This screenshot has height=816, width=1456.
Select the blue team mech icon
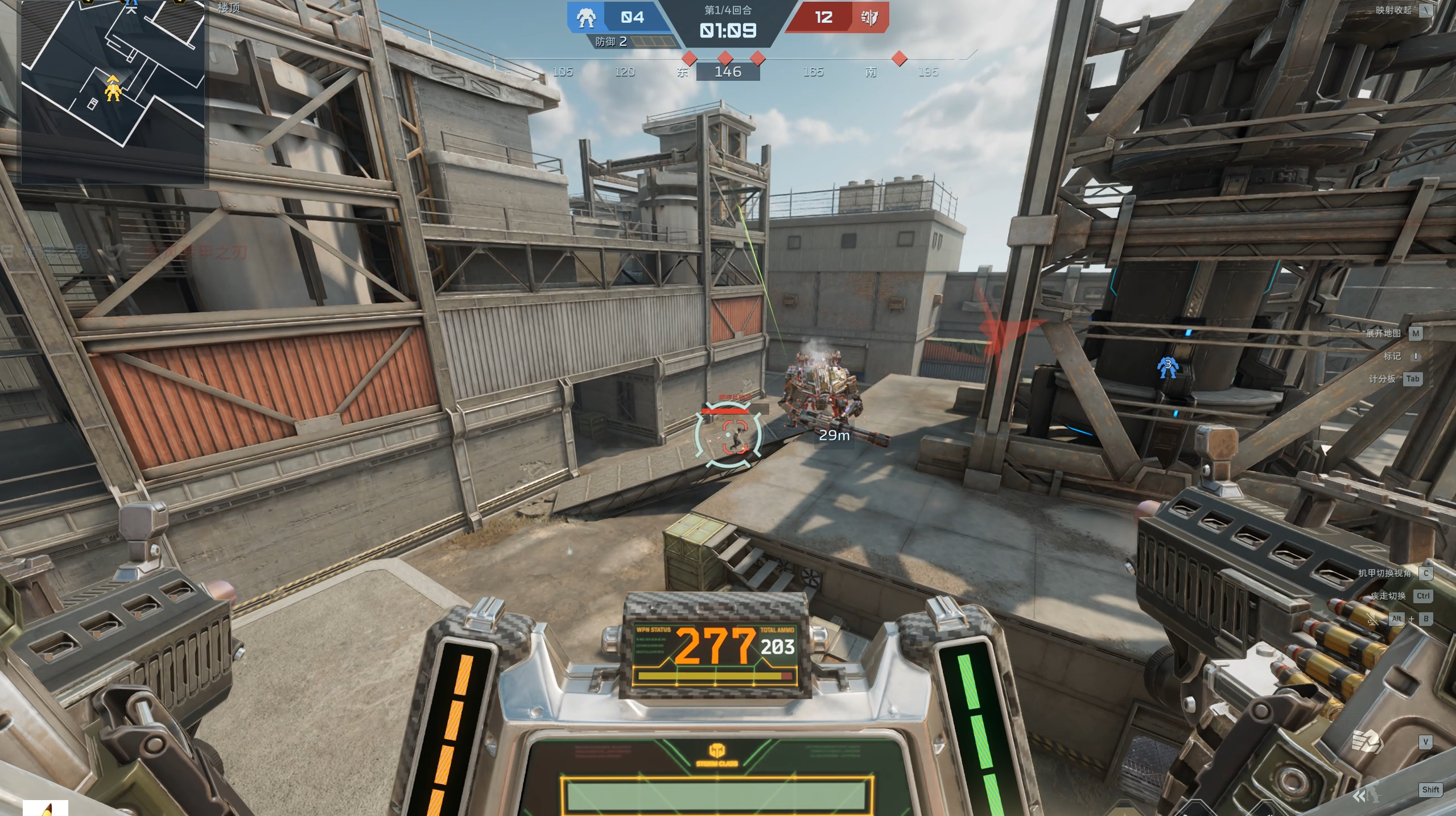point(586,18)
